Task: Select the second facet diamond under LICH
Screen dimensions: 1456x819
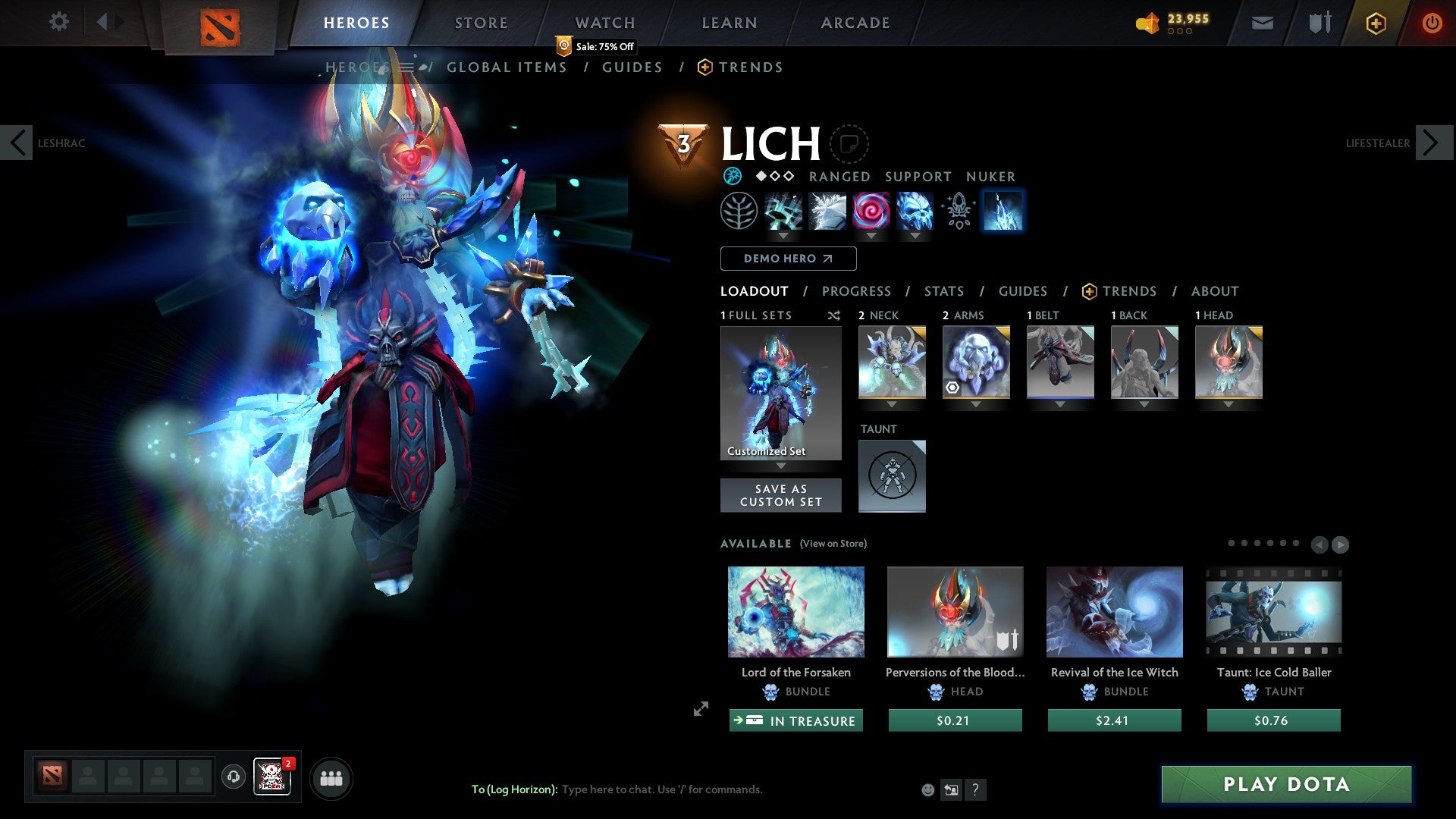Action: click(774, 176)
